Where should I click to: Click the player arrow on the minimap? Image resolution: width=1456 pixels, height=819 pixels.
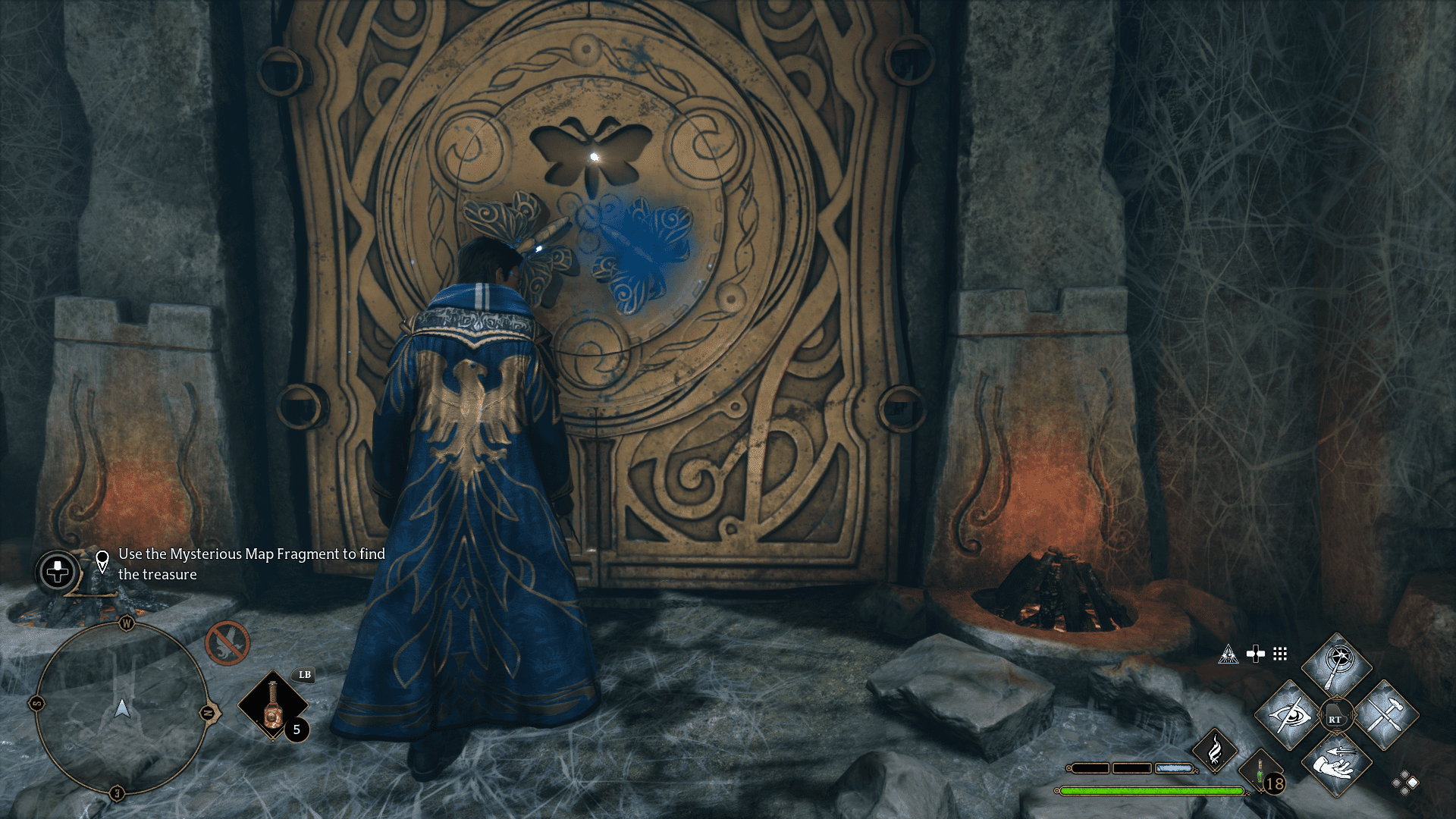tap(122, 710)
